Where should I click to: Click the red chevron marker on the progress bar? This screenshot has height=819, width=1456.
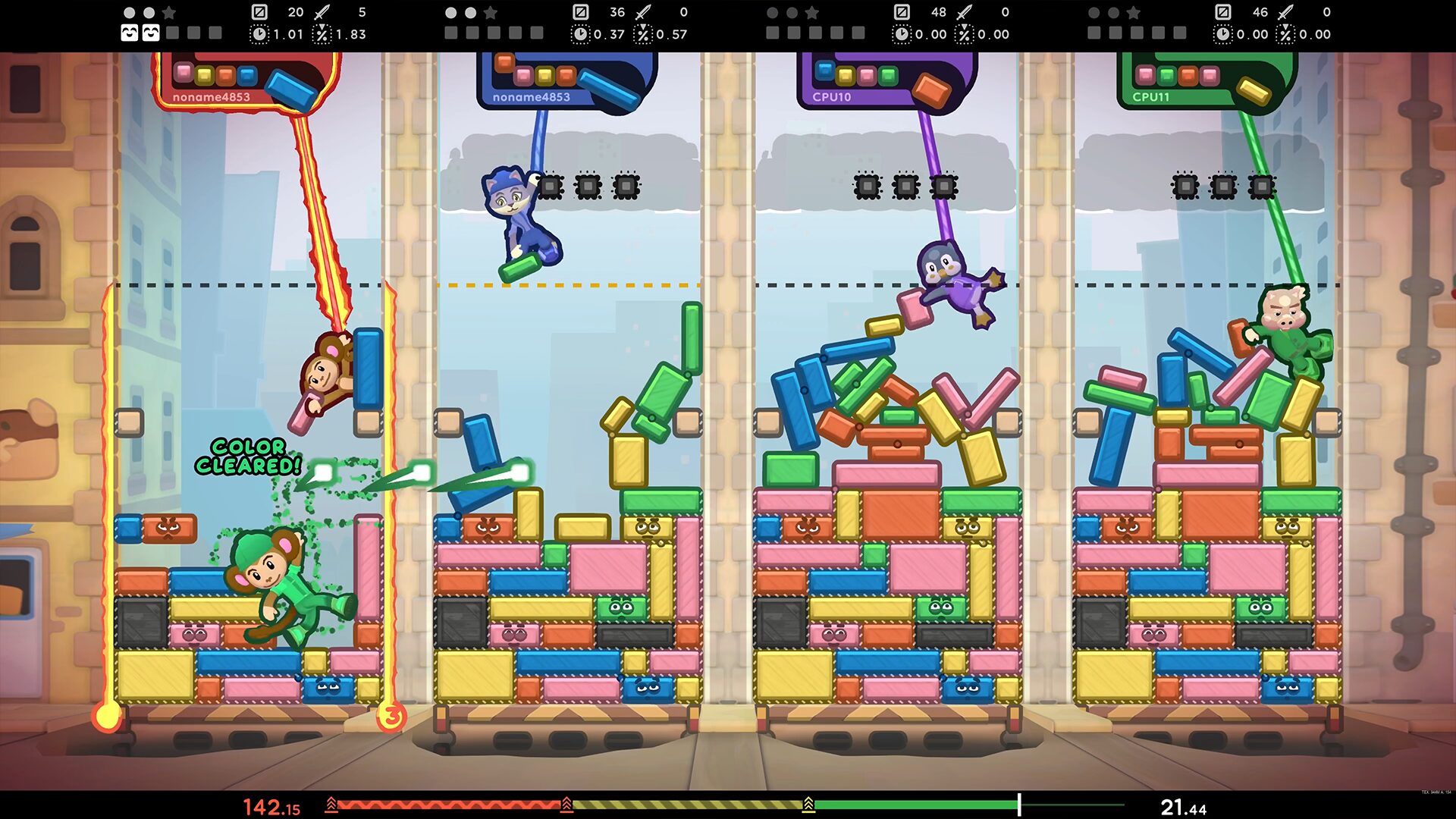(331, 805)
